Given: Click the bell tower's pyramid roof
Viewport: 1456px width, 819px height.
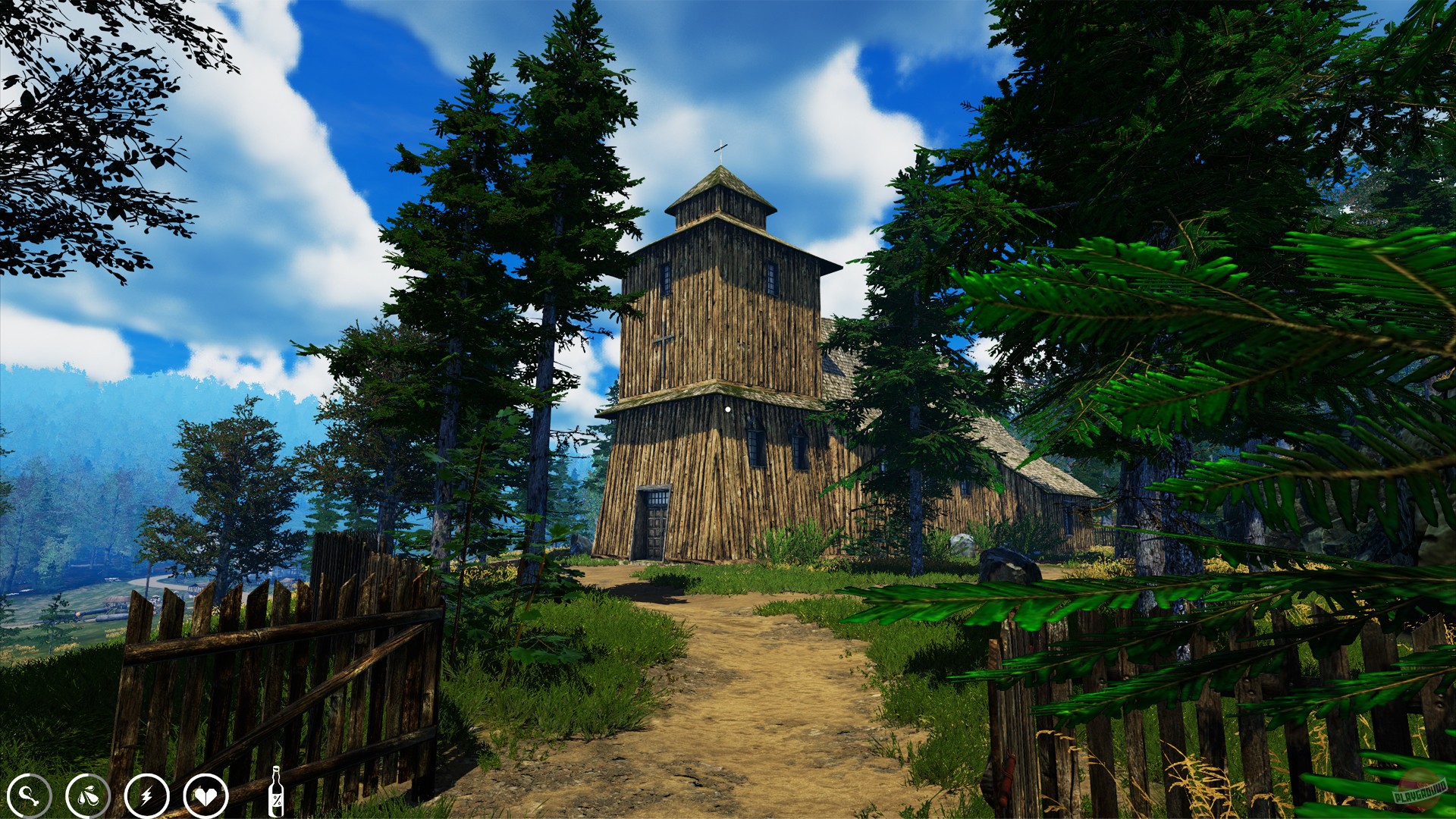Looking at the screenshot, I should tap(719, 182).
